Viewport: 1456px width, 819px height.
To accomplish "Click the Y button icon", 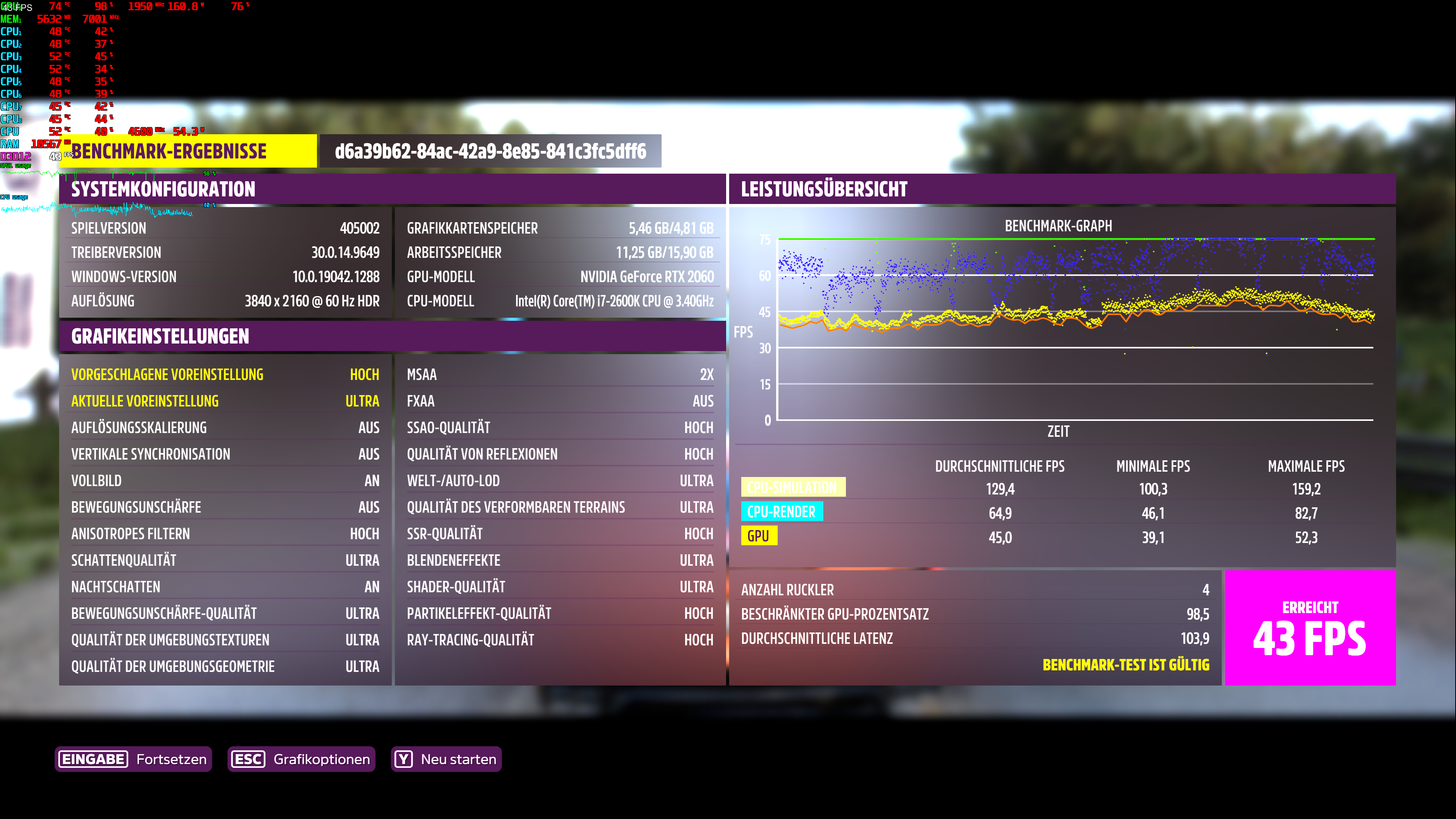I will (x=404, y=759).
